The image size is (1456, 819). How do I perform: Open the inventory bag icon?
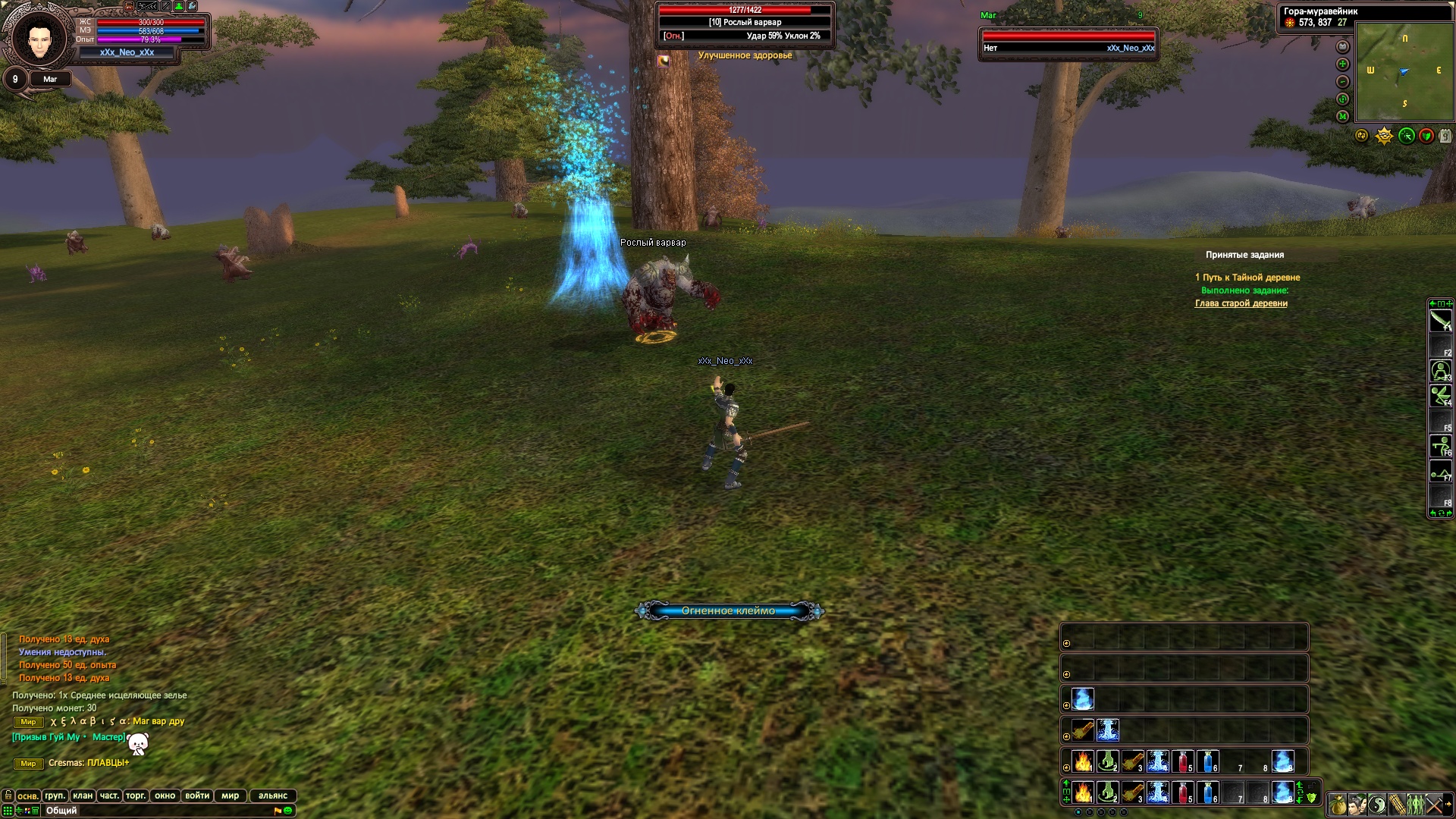(x=1337, y=804)
